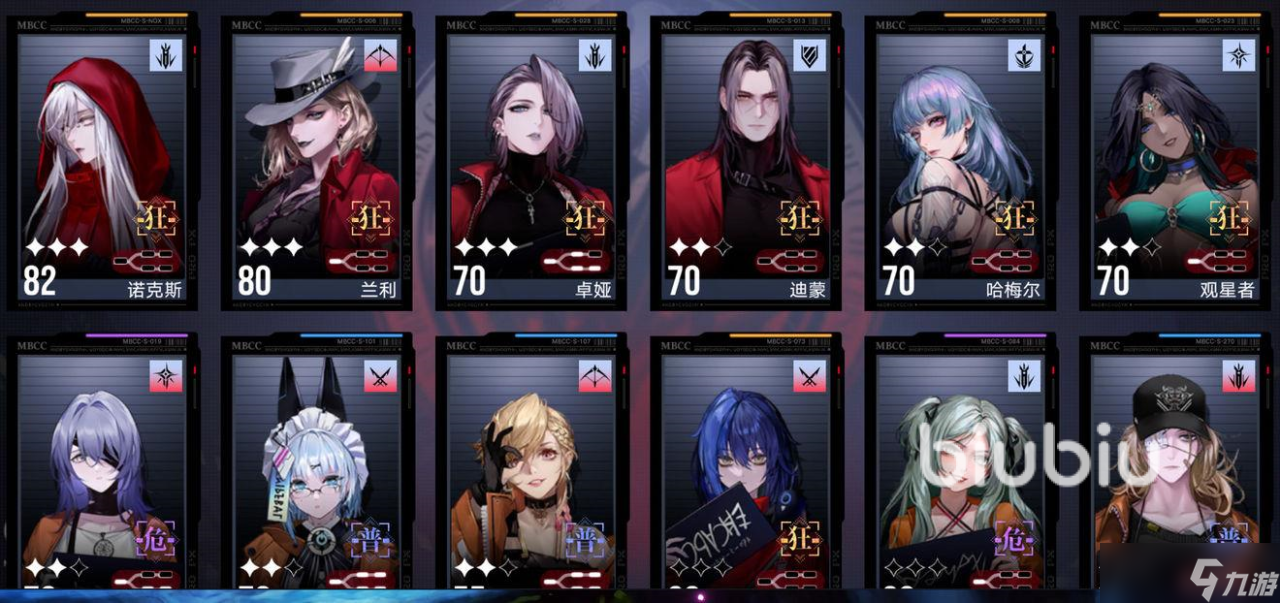Open the 卓娅 character card

tap(531, 160)
